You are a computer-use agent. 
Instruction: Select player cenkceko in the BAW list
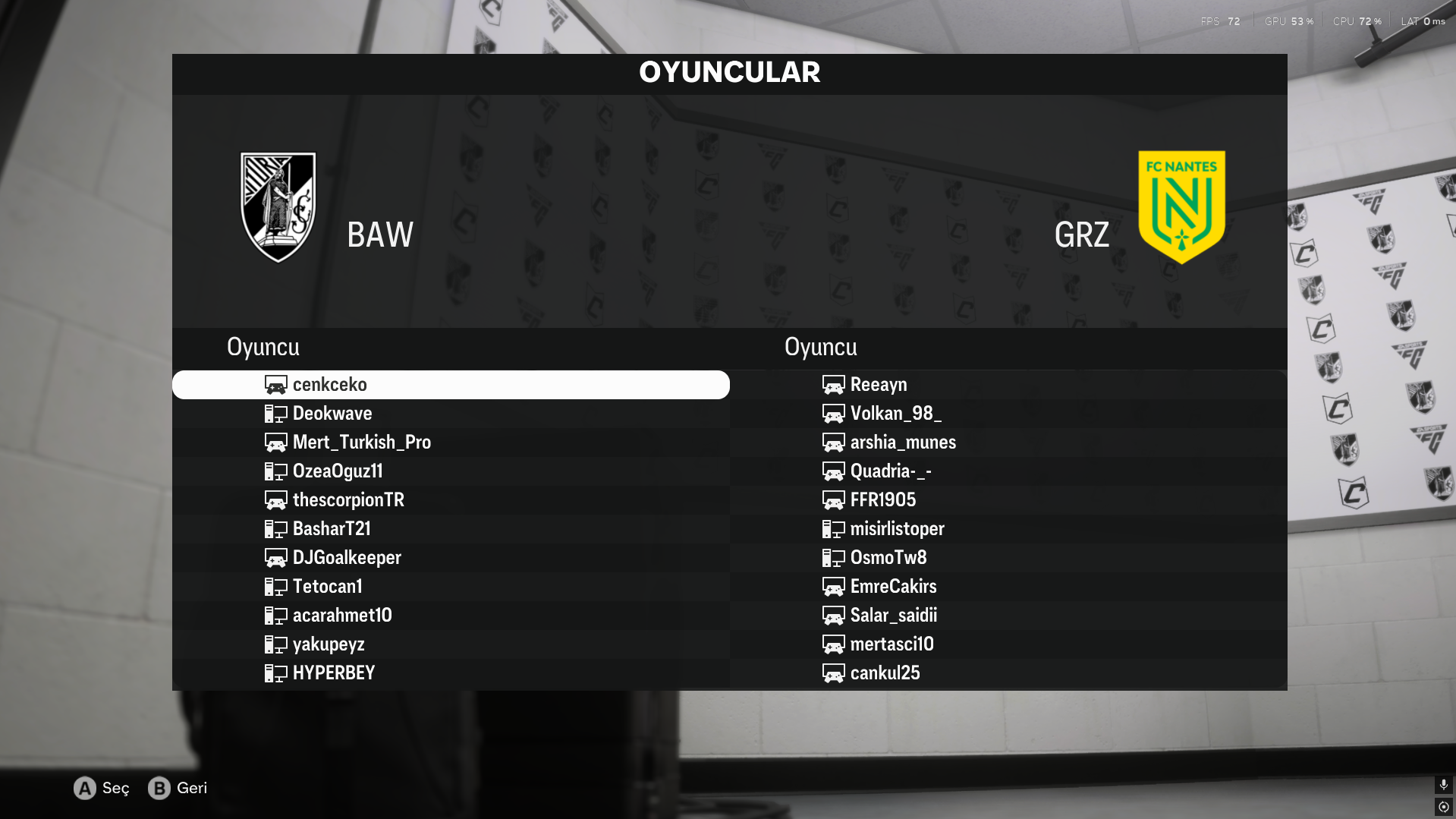pos(330,385)
